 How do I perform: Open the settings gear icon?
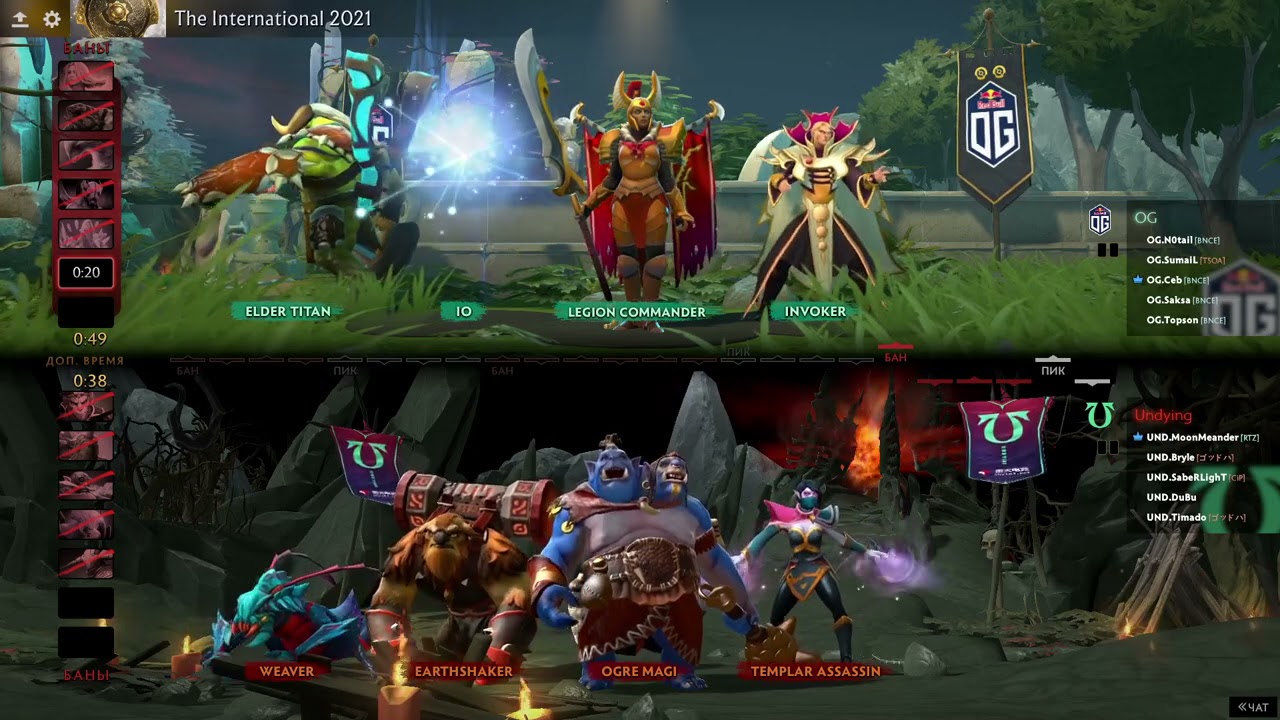(x=52, y=19)
